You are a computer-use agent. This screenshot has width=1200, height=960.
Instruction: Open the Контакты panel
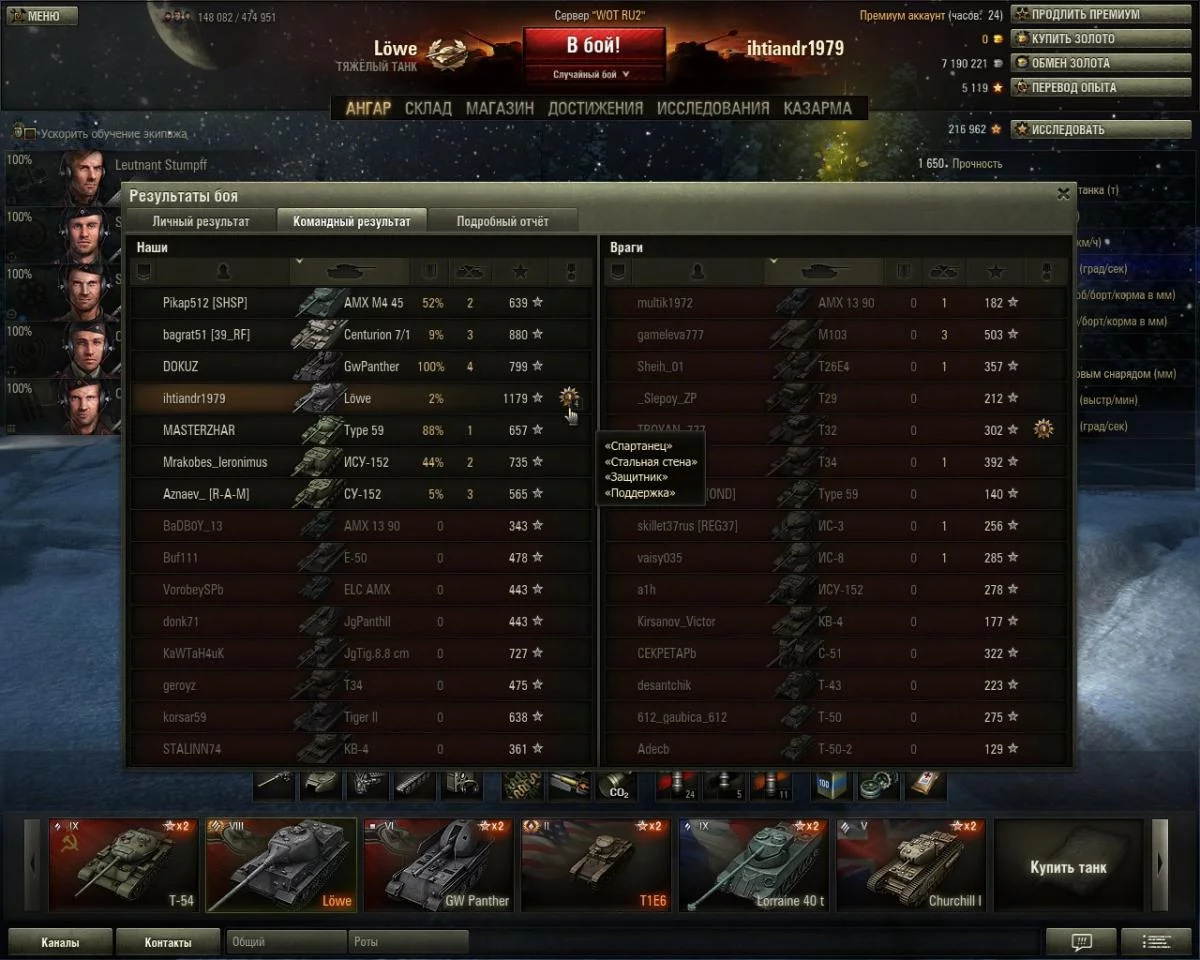pos(168,942)
